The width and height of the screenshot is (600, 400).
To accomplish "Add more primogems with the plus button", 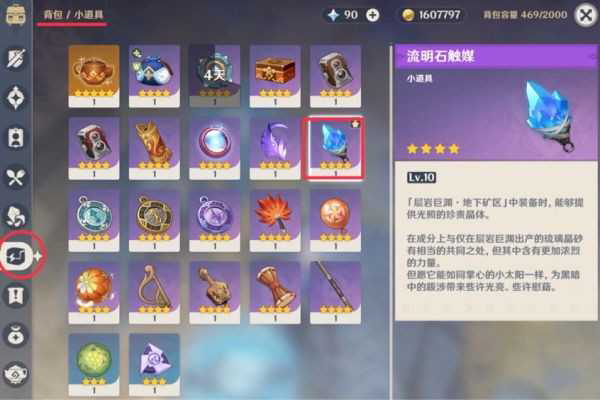I will click(x=373, y=15).
